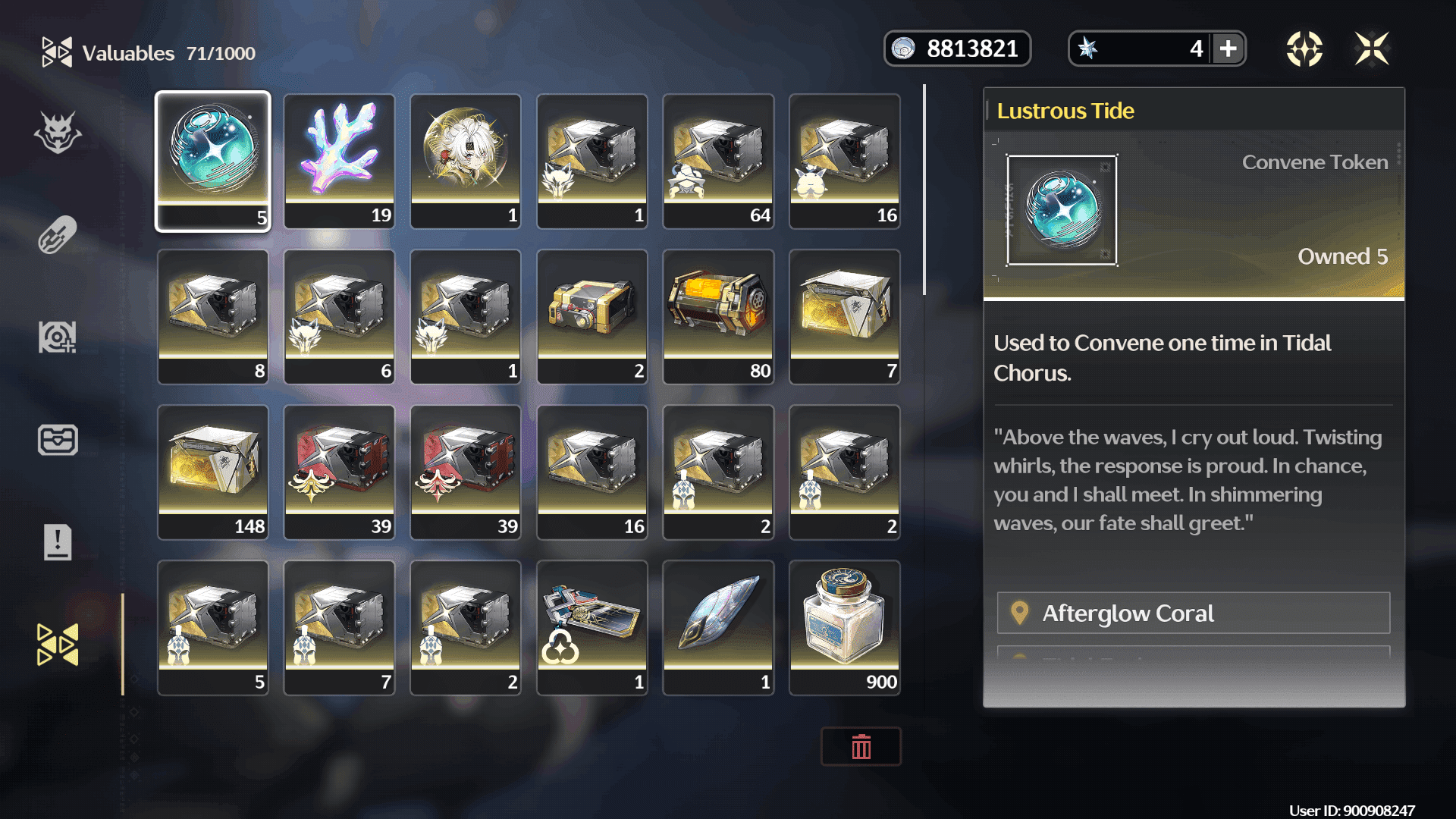Image resolution: width=1456 pixels, height=819 pixels.
Task: Close the inventory screen
Action: click(x=1372, y=49)
